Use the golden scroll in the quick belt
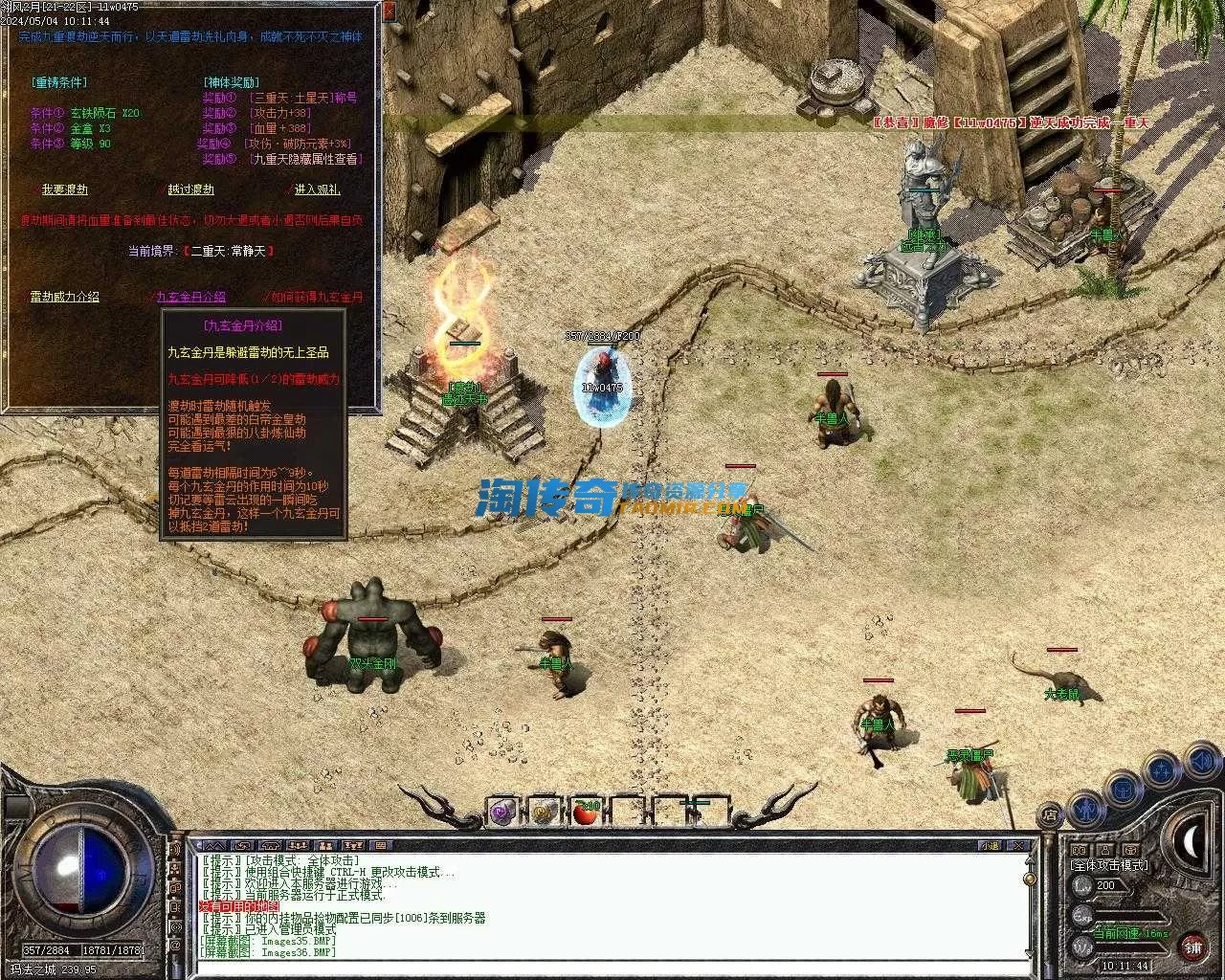This screenshot has width=1225, height=980. click(x=544, y=813)
